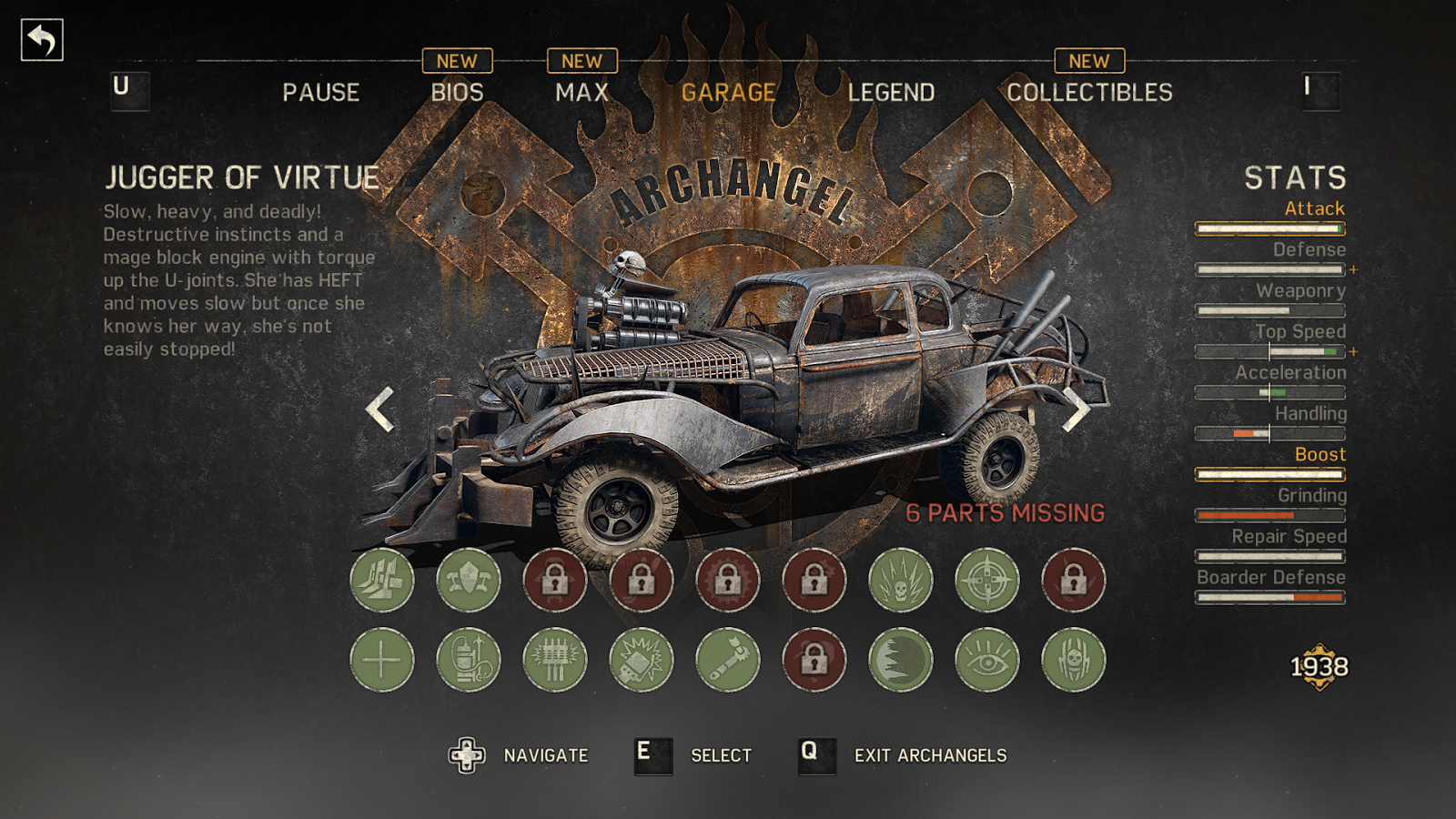Select the fuel pump part icon
The width and height of the screenshot is (1456, 819).
(469, 660)
